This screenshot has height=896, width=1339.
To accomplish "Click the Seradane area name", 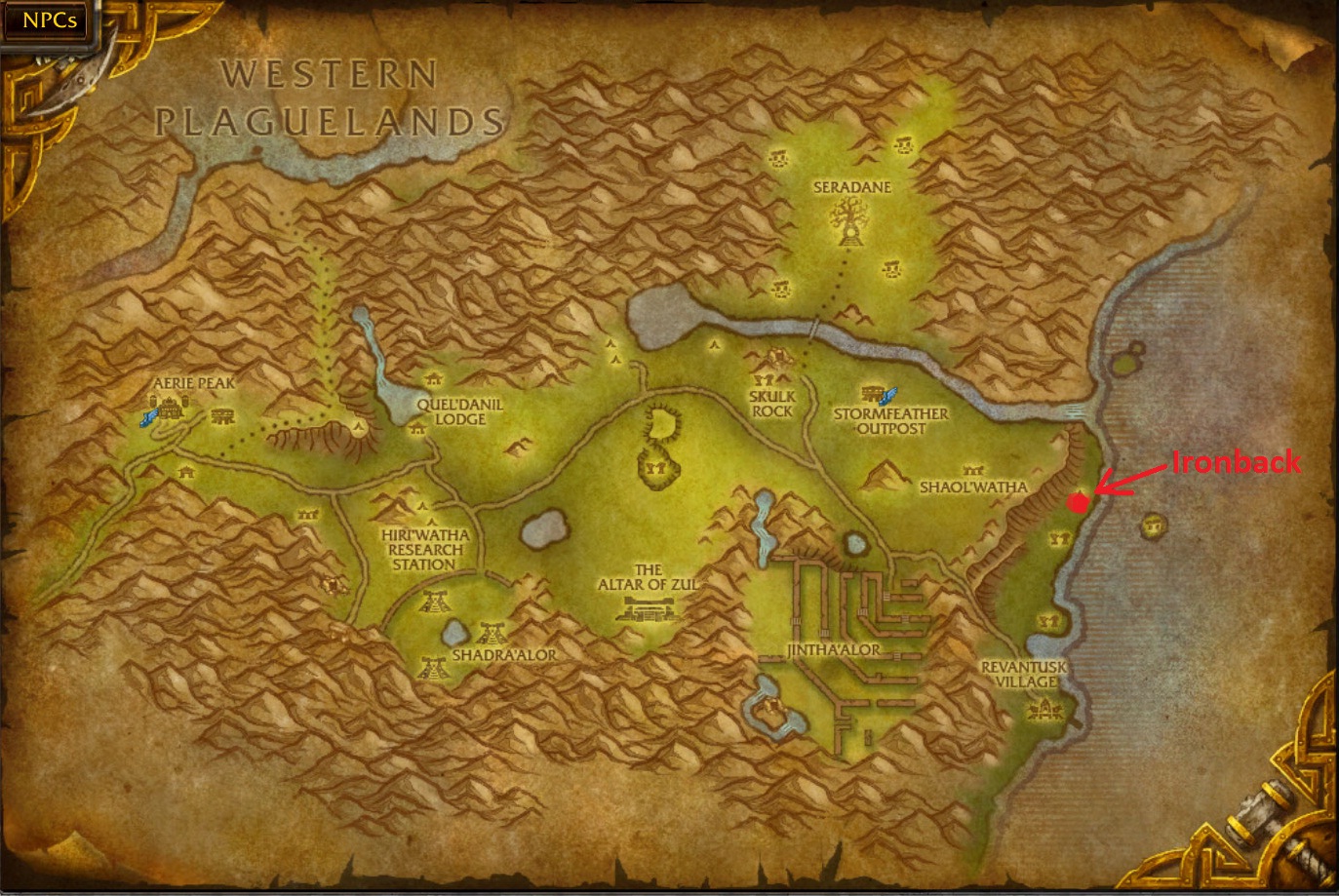I will pyautogui.click(x=851, y=187).
